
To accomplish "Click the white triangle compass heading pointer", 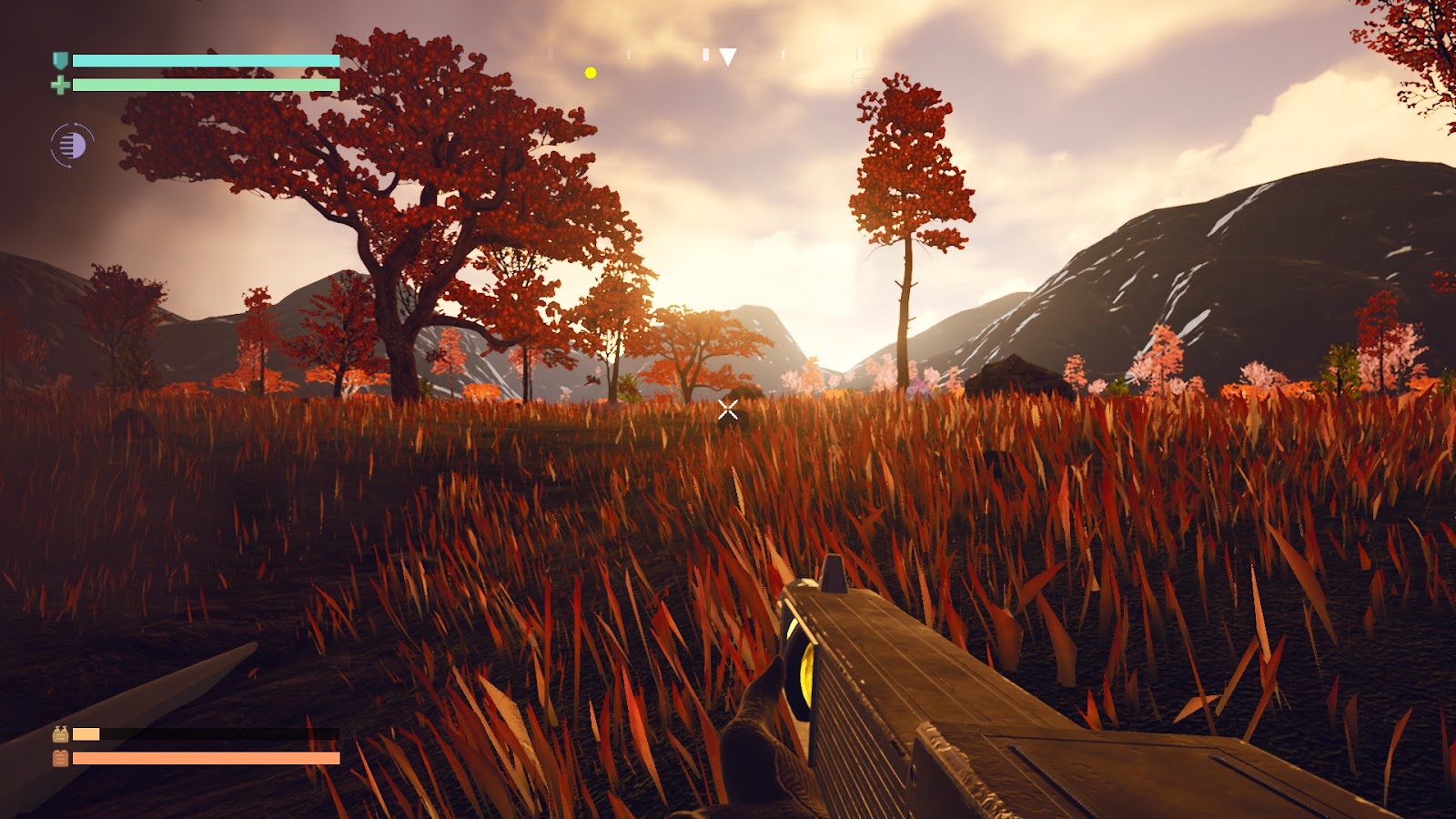I will (x=728, y=57).
